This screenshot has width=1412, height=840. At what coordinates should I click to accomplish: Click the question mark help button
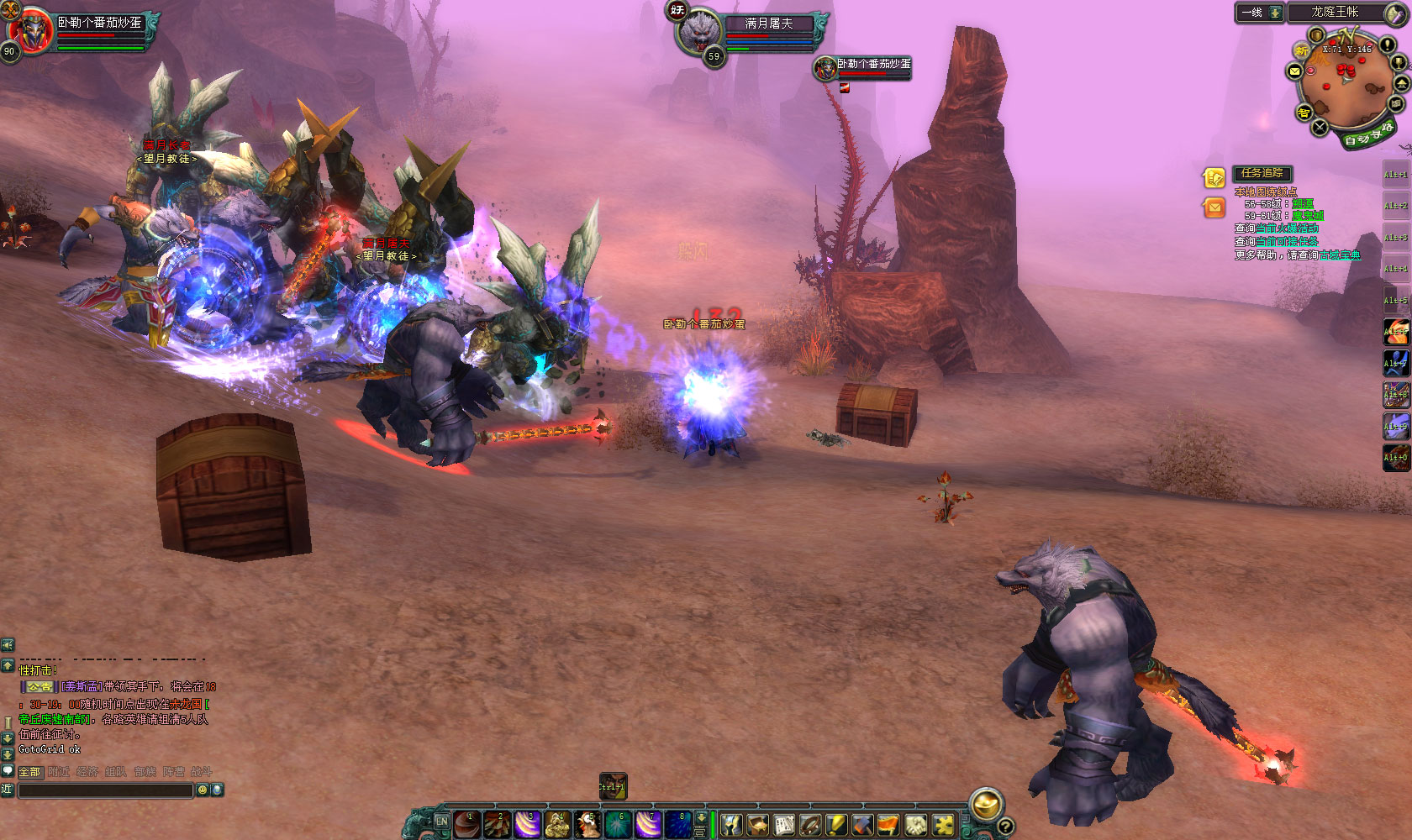pos(1004,827)
